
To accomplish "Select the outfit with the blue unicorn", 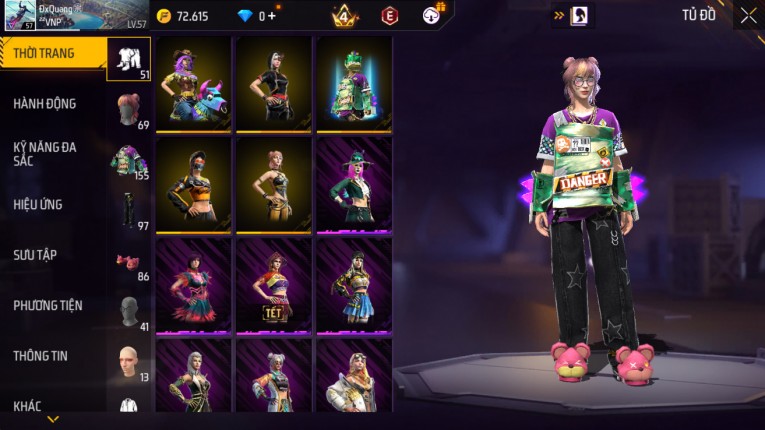I will tap(194, 84).
